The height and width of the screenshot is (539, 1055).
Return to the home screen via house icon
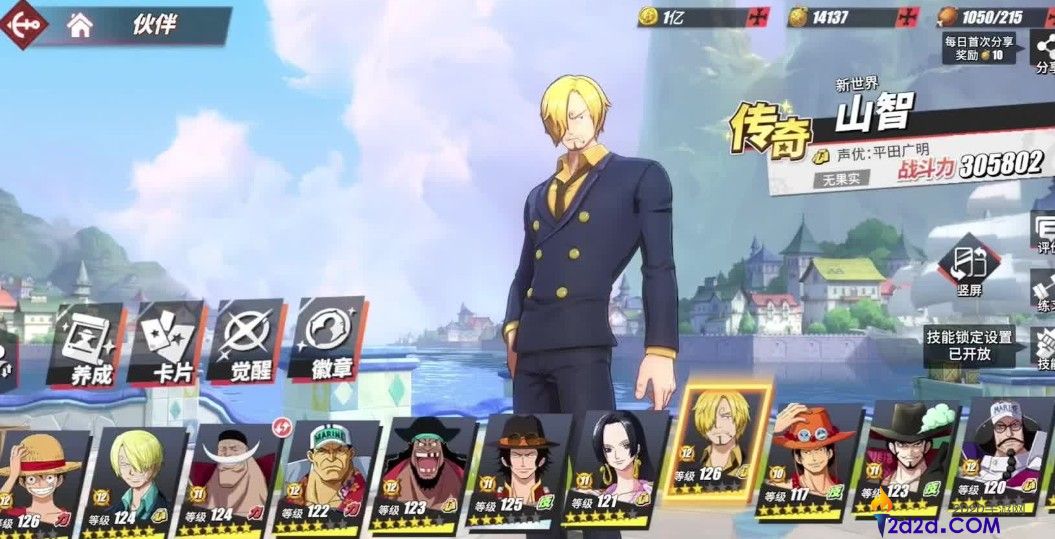point(80,26)
